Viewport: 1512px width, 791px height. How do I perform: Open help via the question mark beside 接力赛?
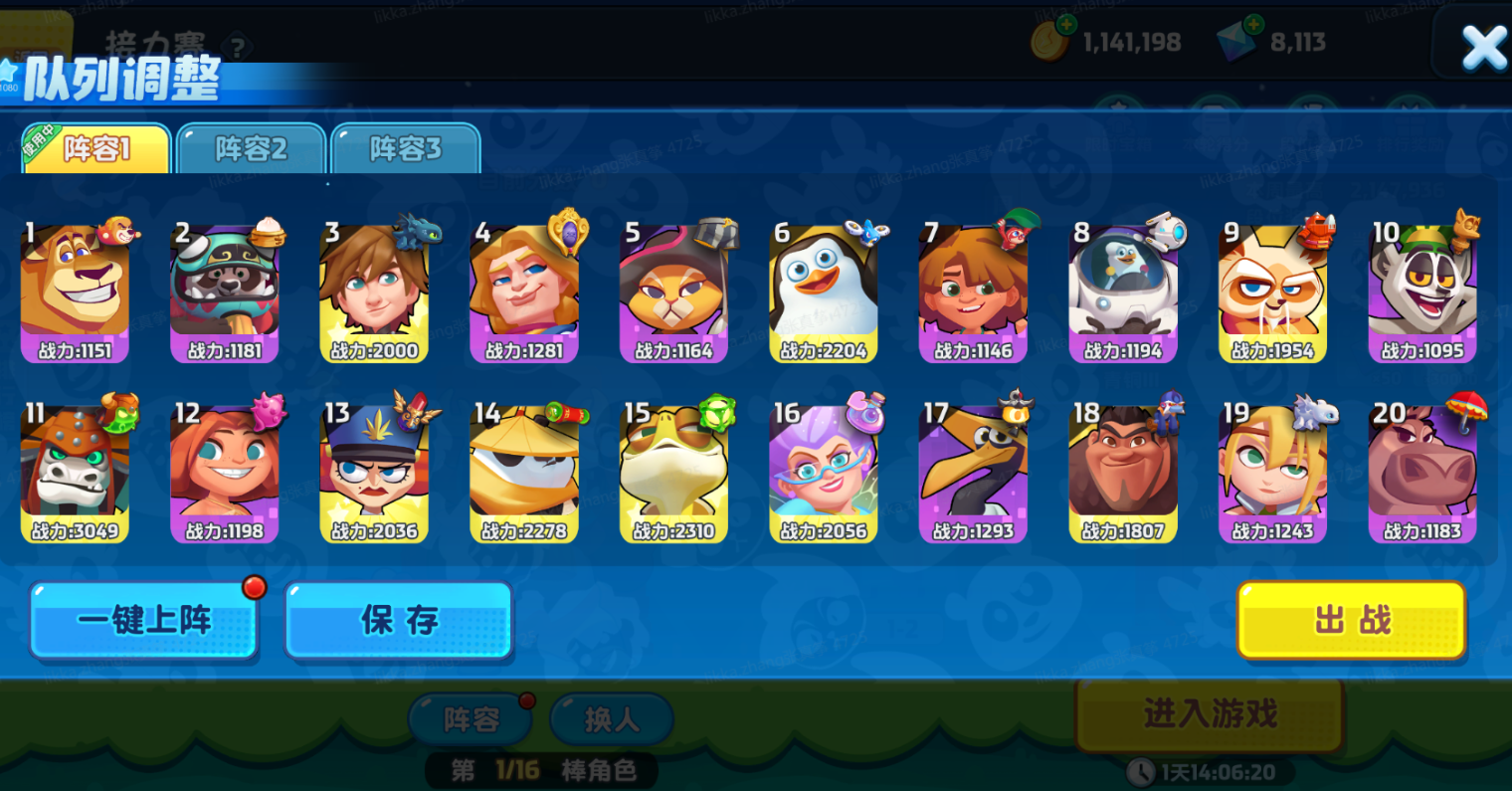pos(236,46)
